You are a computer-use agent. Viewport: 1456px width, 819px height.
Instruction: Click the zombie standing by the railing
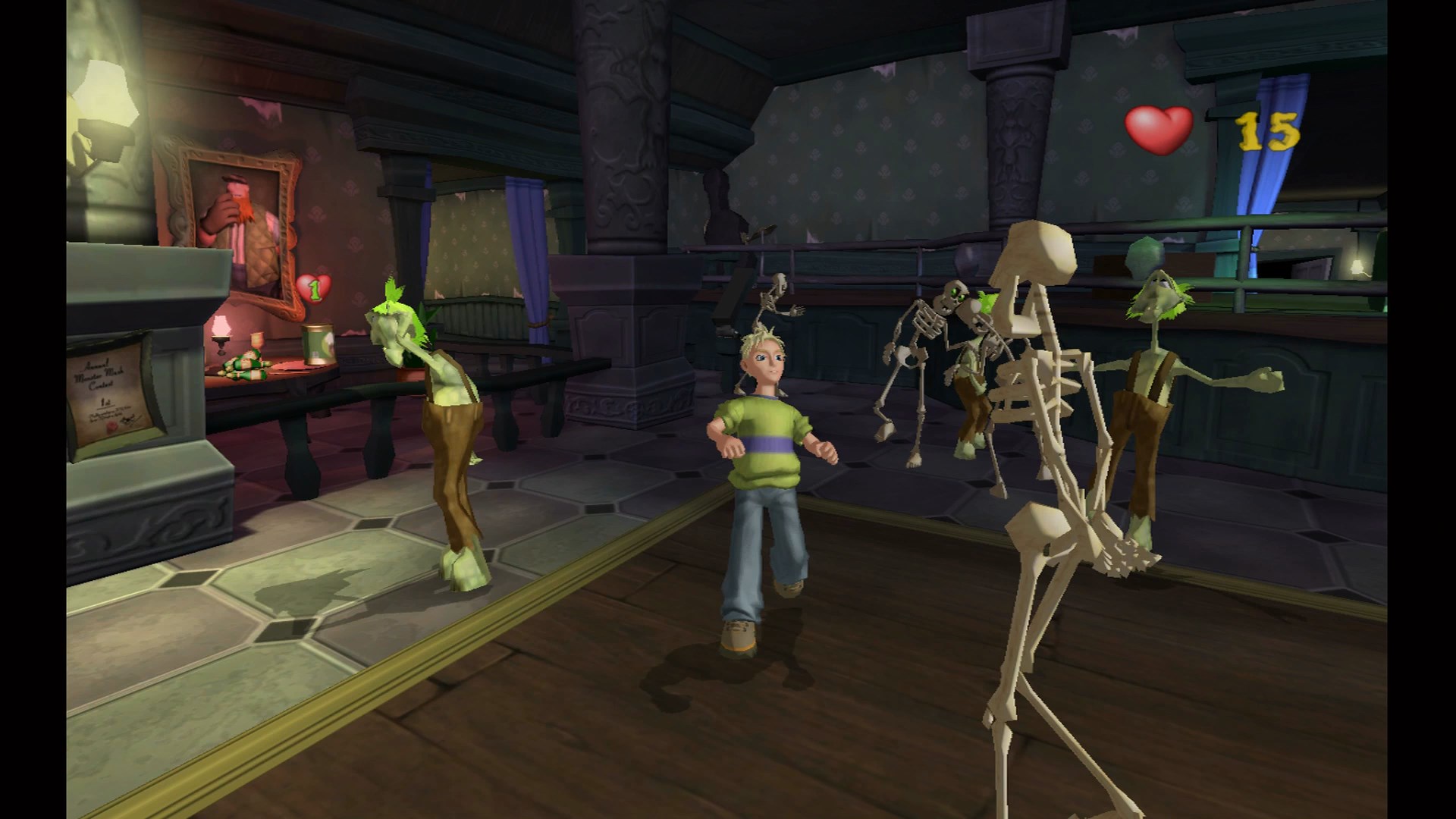(x=1149, y=379)
